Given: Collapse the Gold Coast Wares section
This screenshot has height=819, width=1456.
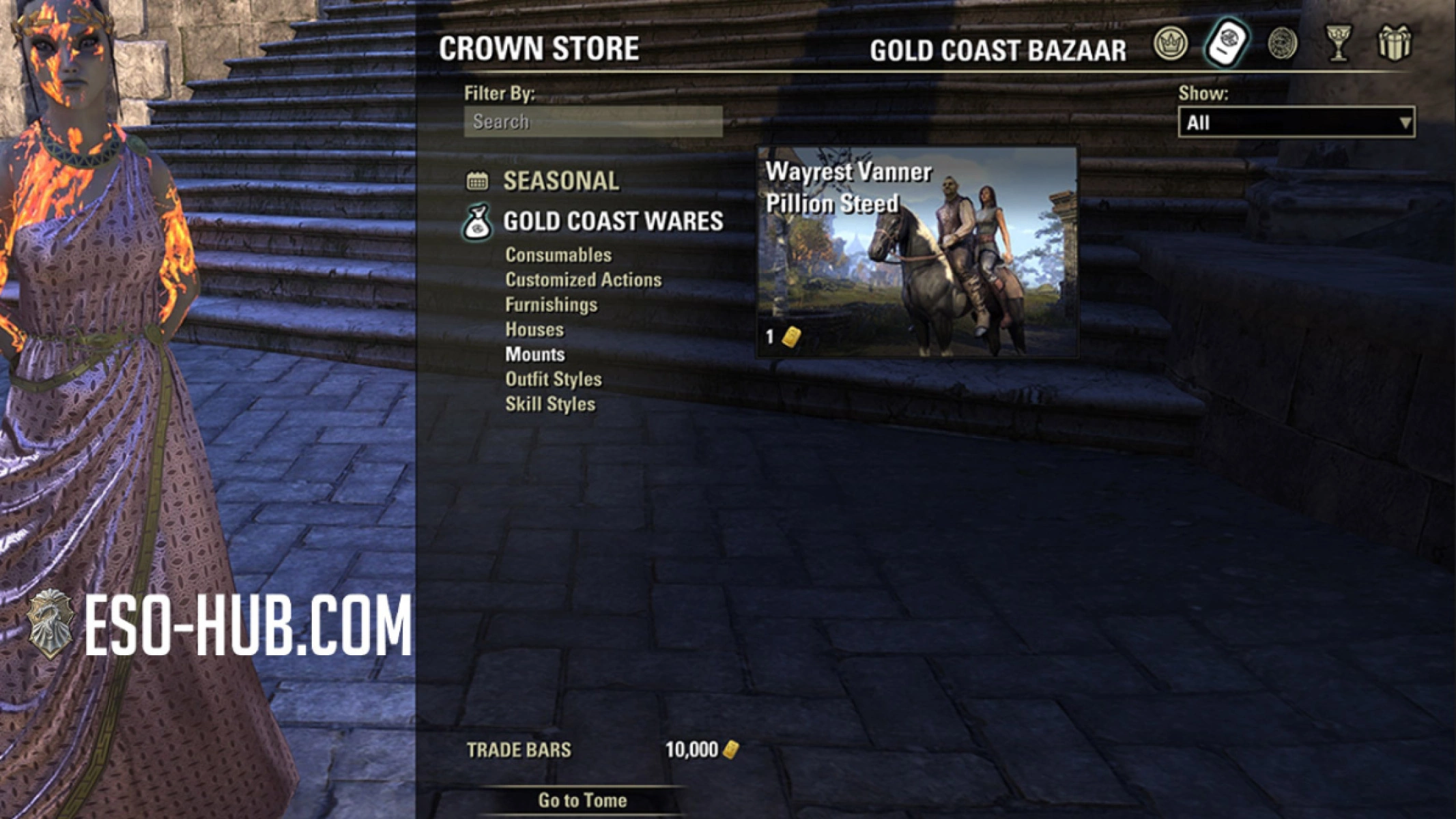Looking at the screenshot, I should [613, 222].
